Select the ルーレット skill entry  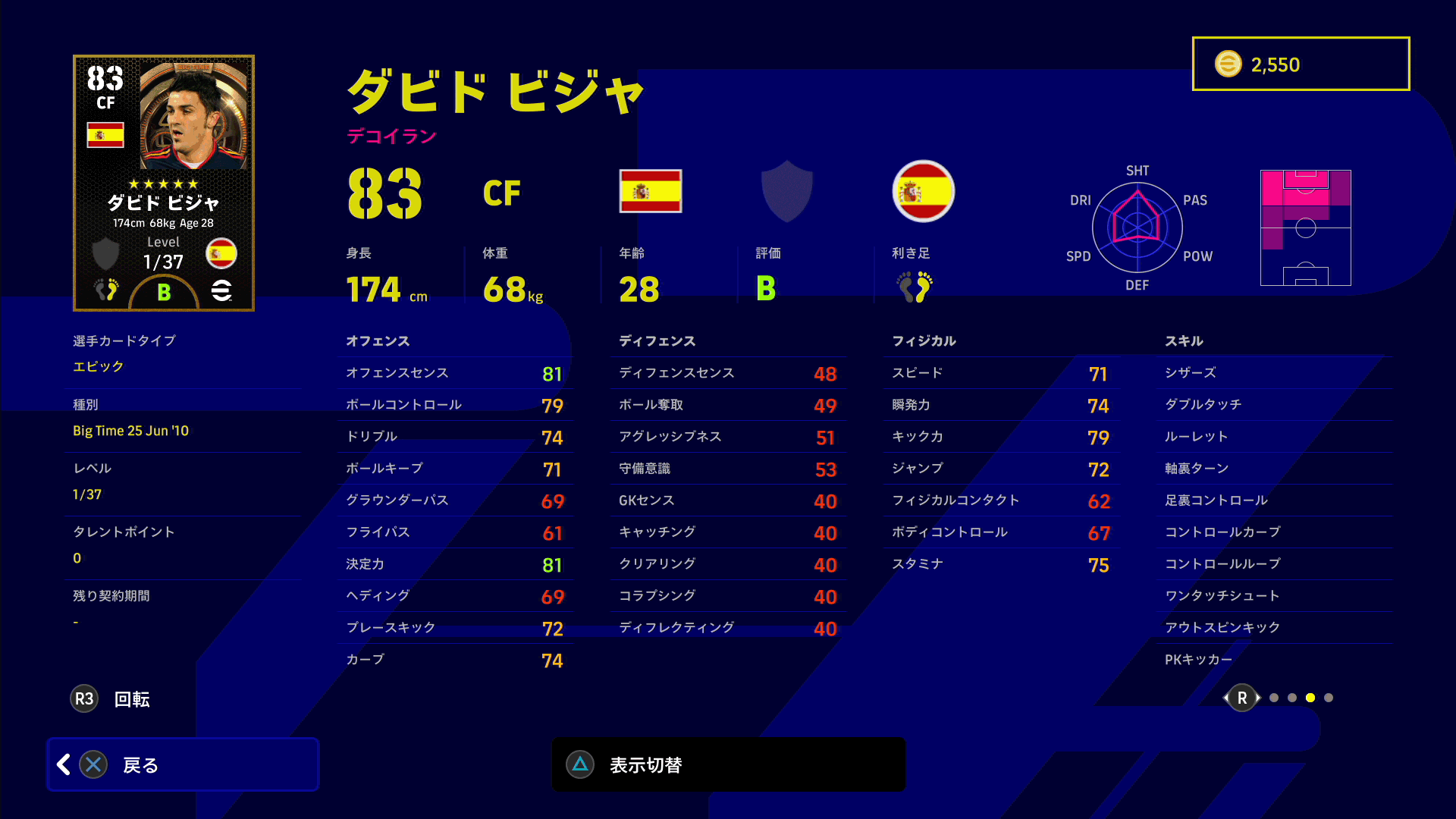[x=1274, y=437]
